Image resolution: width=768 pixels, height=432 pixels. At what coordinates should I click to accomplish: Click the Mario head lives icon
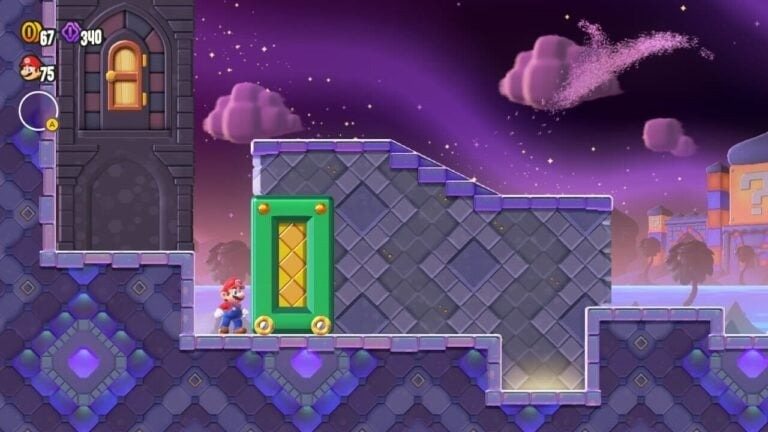pyautogui.click(x=29, y=69)
